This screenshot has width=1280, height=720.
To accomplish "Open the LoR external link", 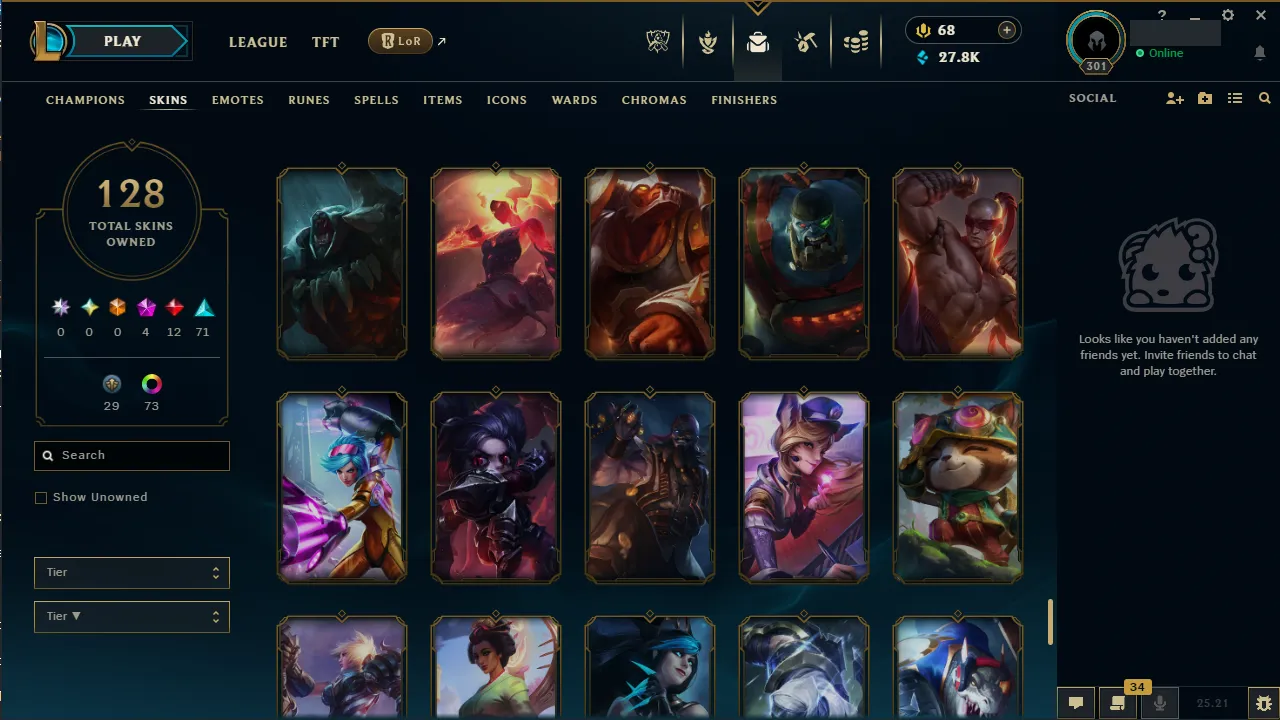I will (x=400, y=41).
